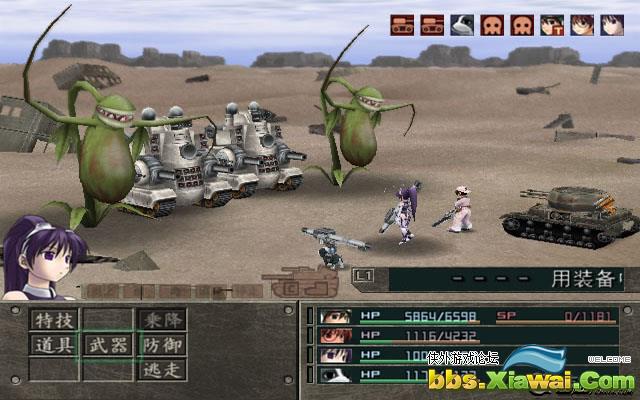640x400 pixels.
Task: Open the bbs.Xiawai.Com watermark link
Action: 530,379
